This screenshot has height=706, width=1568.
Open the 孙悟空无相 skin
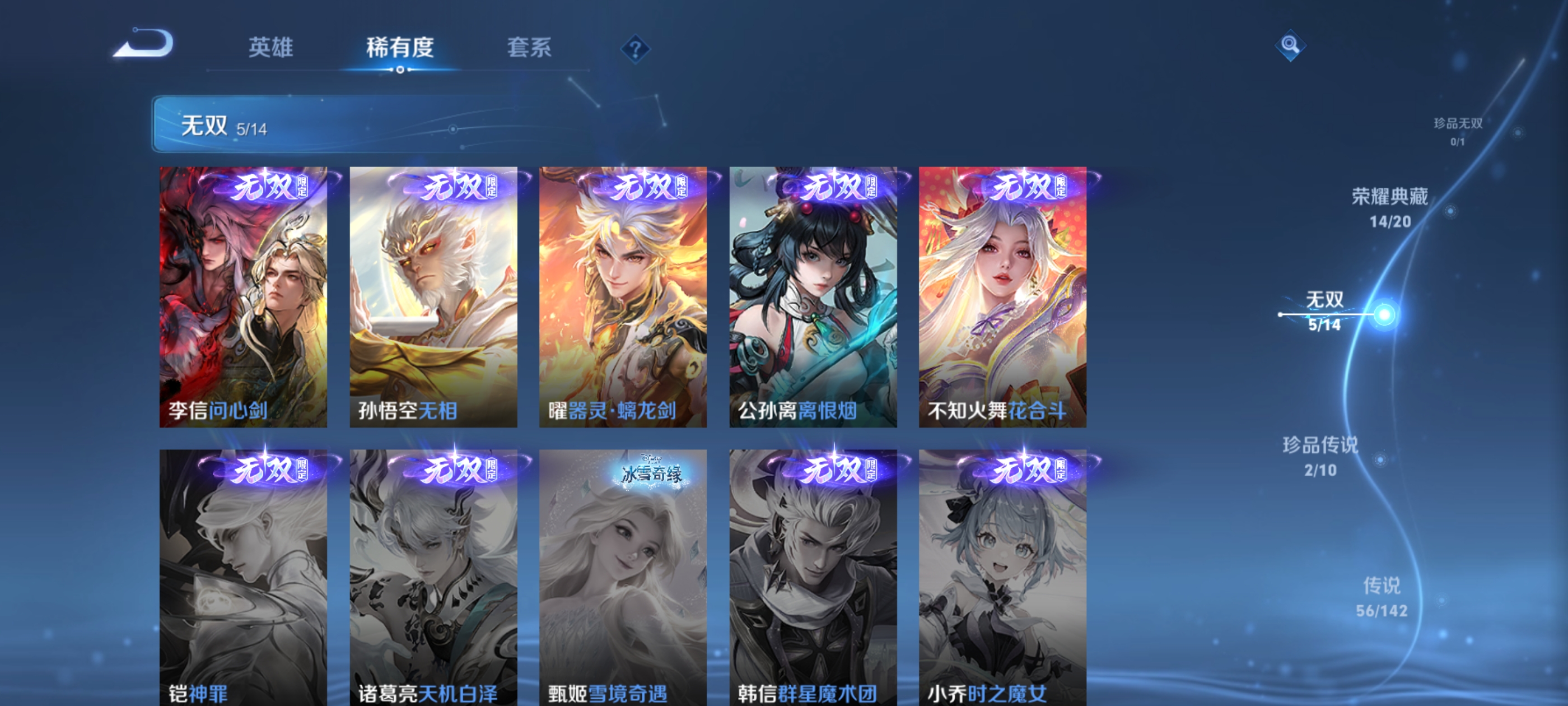tap(433, 299)
